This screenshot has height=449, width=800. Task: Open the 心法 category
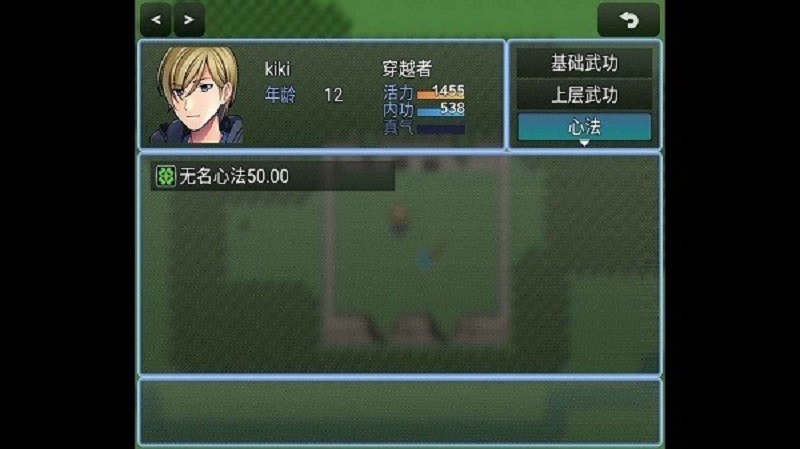[x=585, y=127]
